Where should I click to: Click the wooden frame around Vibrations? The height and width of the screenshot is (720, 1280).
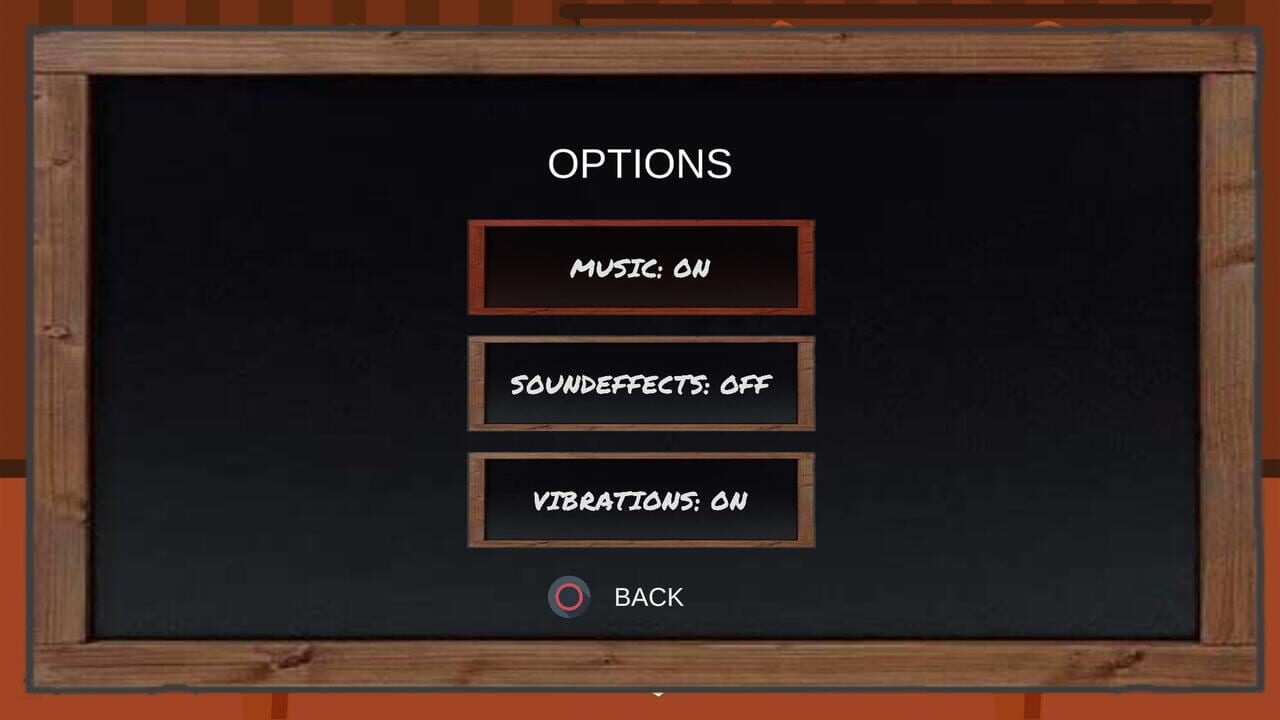coord(475,500)
